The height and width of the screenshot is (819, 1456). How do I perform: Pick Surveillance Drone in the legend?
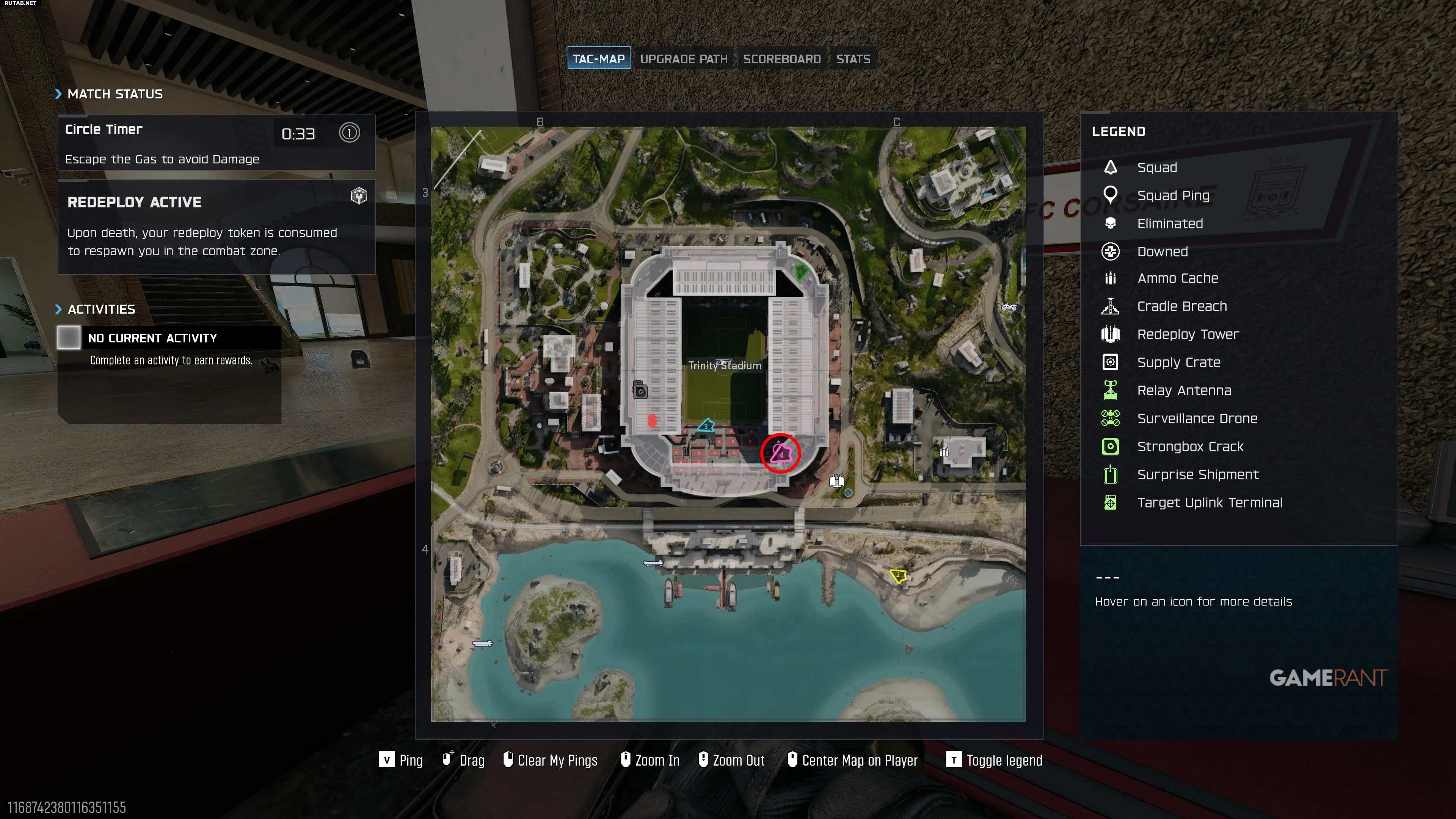pos(1197,419)
